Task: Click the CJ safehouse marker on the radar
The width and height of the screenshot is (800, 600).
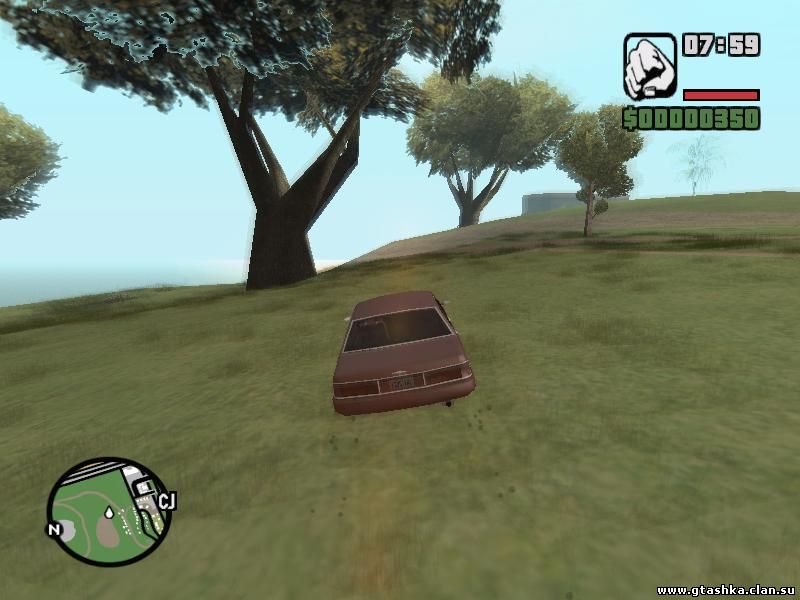Action: (x=166, y=501)
